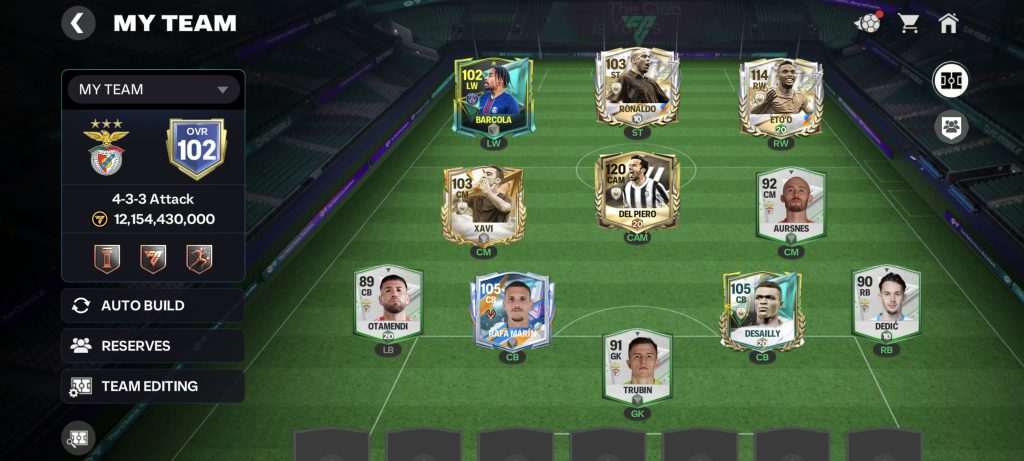
Task: Select the Ronaldo ST player card
Action: (637, 88)
